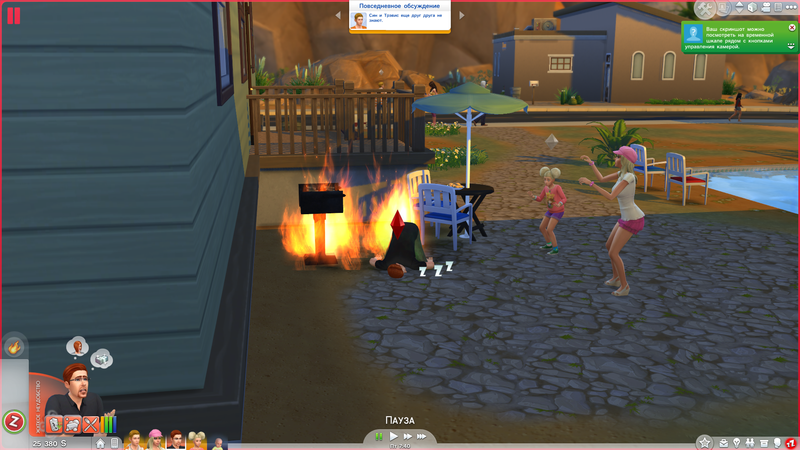Go to previous conversation with left arrow
Viewport: 800px width, 450px height.
(339, 15)
